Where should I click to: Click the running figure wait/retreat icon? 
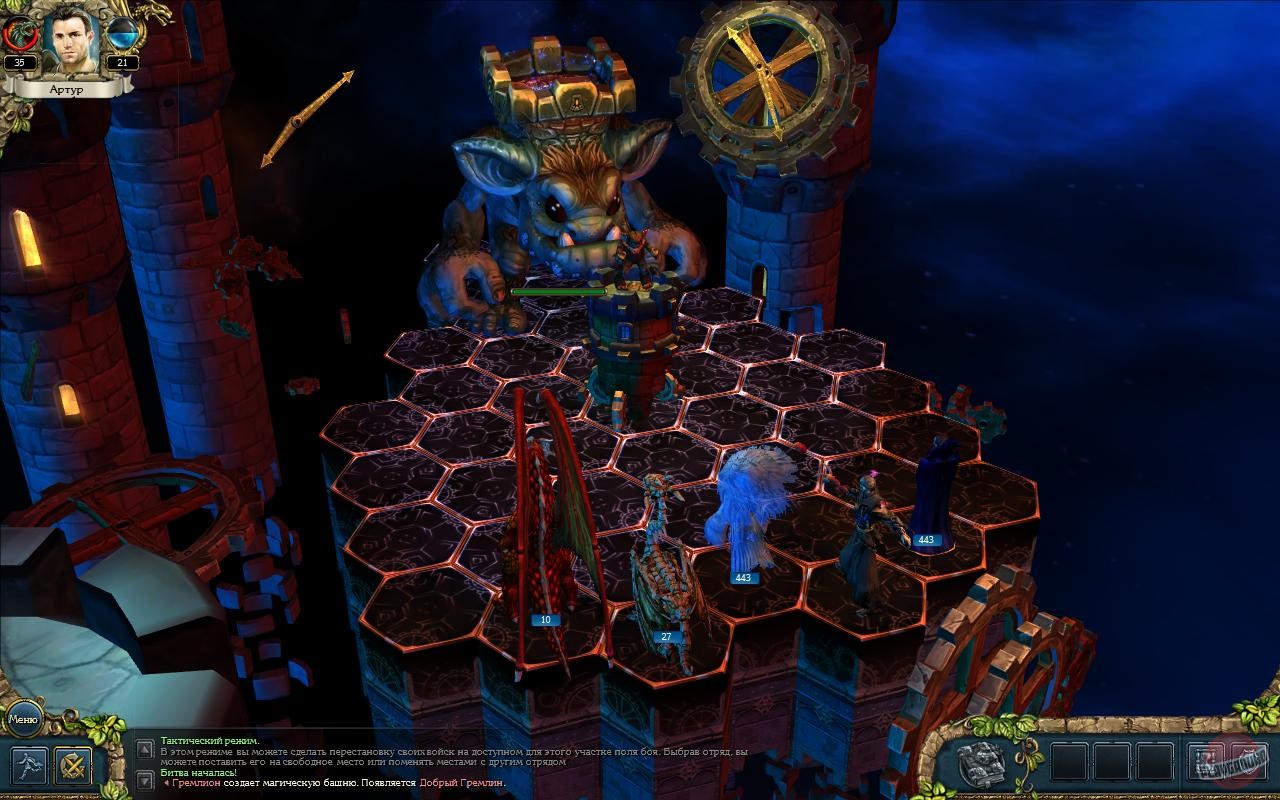tap(29, 767)
